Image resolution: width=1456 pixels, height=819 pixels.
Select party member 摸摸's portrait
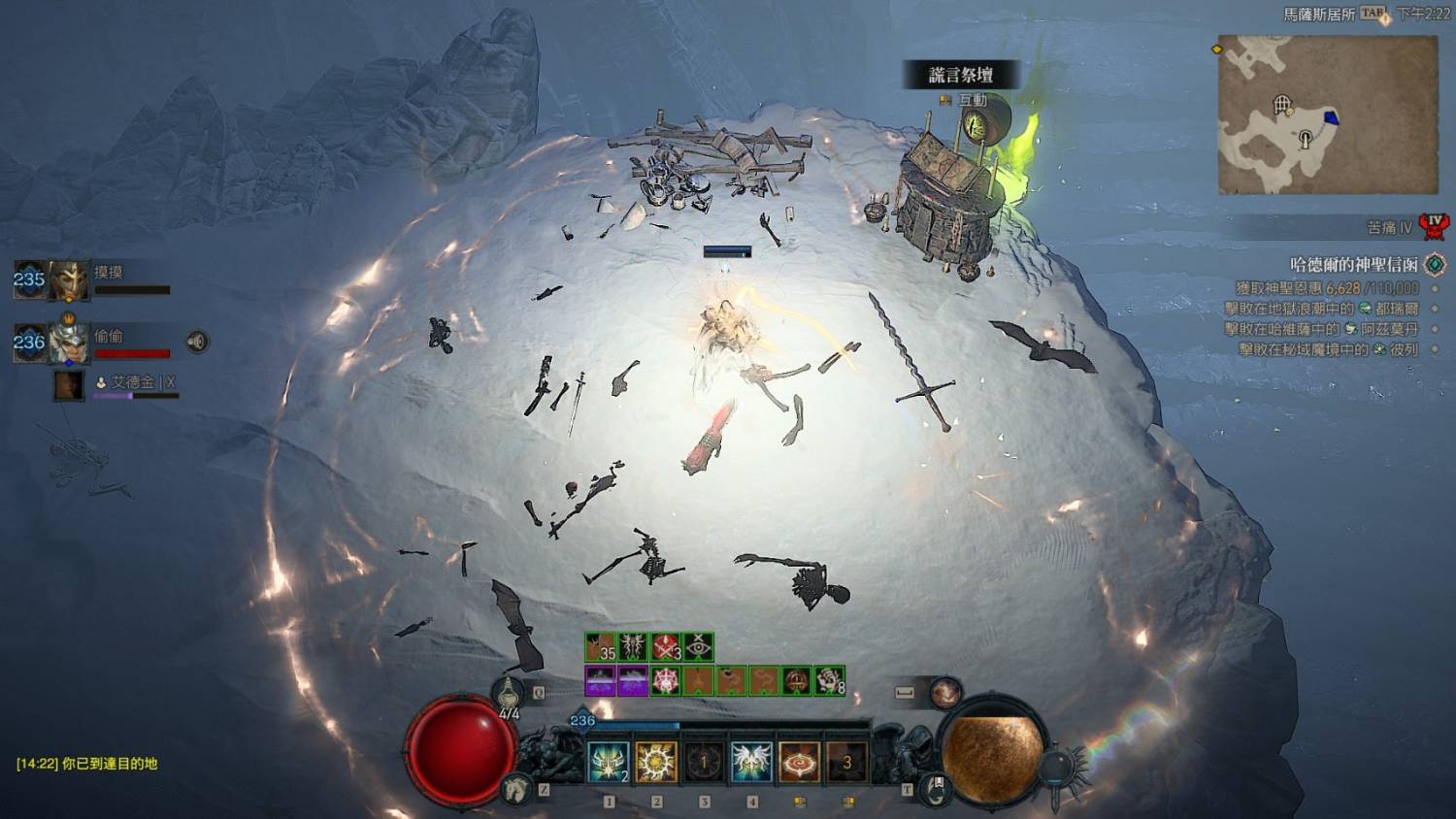69,281
